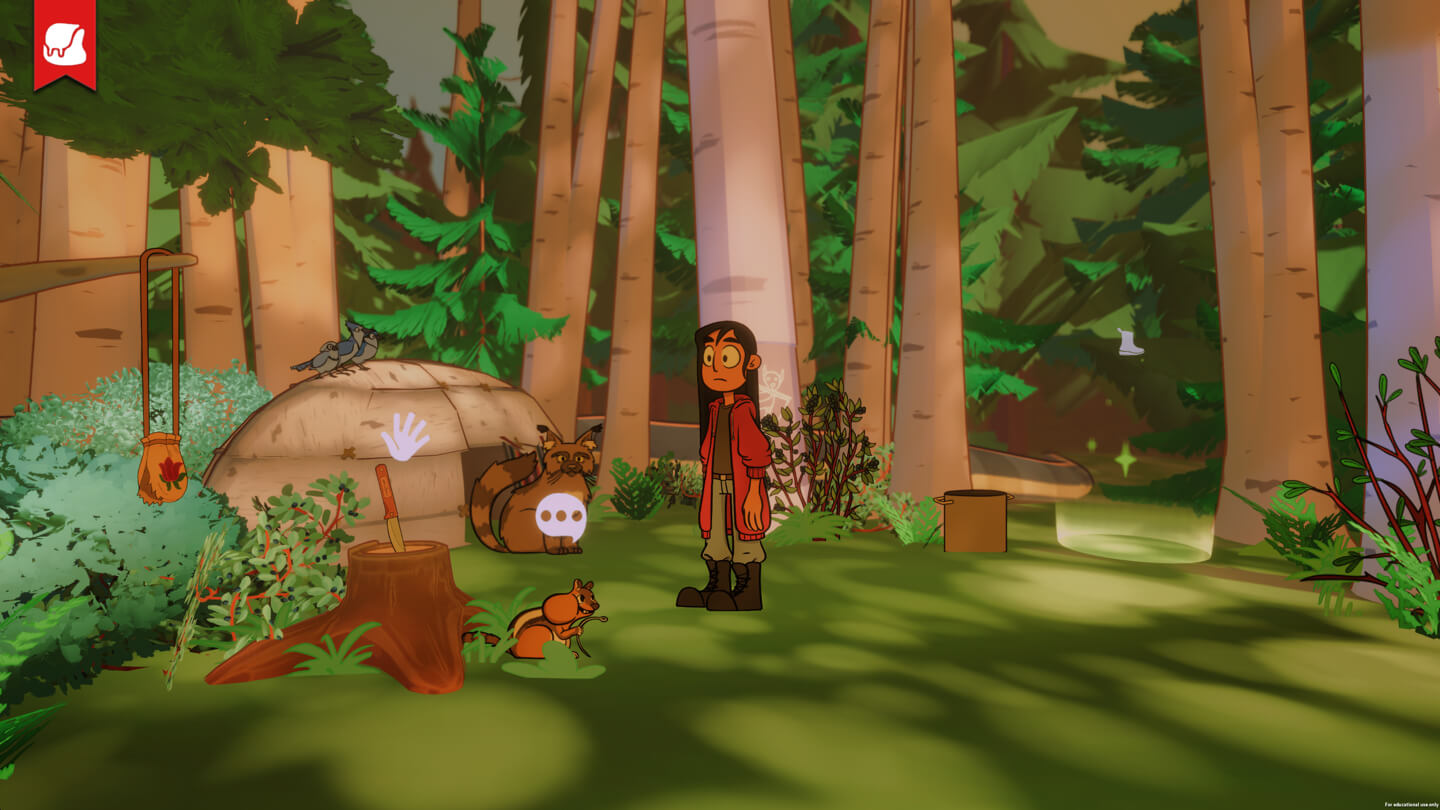Click the white boot walk icon

[1130, 342]
